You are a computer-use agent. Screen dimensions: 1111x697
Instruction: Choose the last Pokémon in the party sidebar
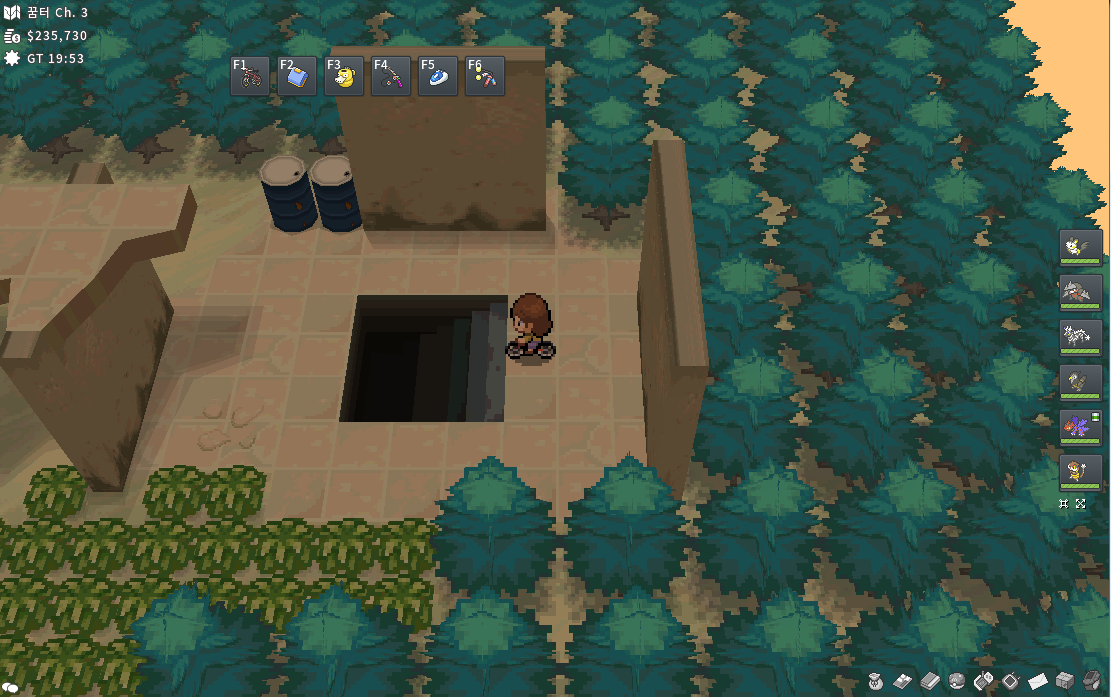pos(1081,472)
